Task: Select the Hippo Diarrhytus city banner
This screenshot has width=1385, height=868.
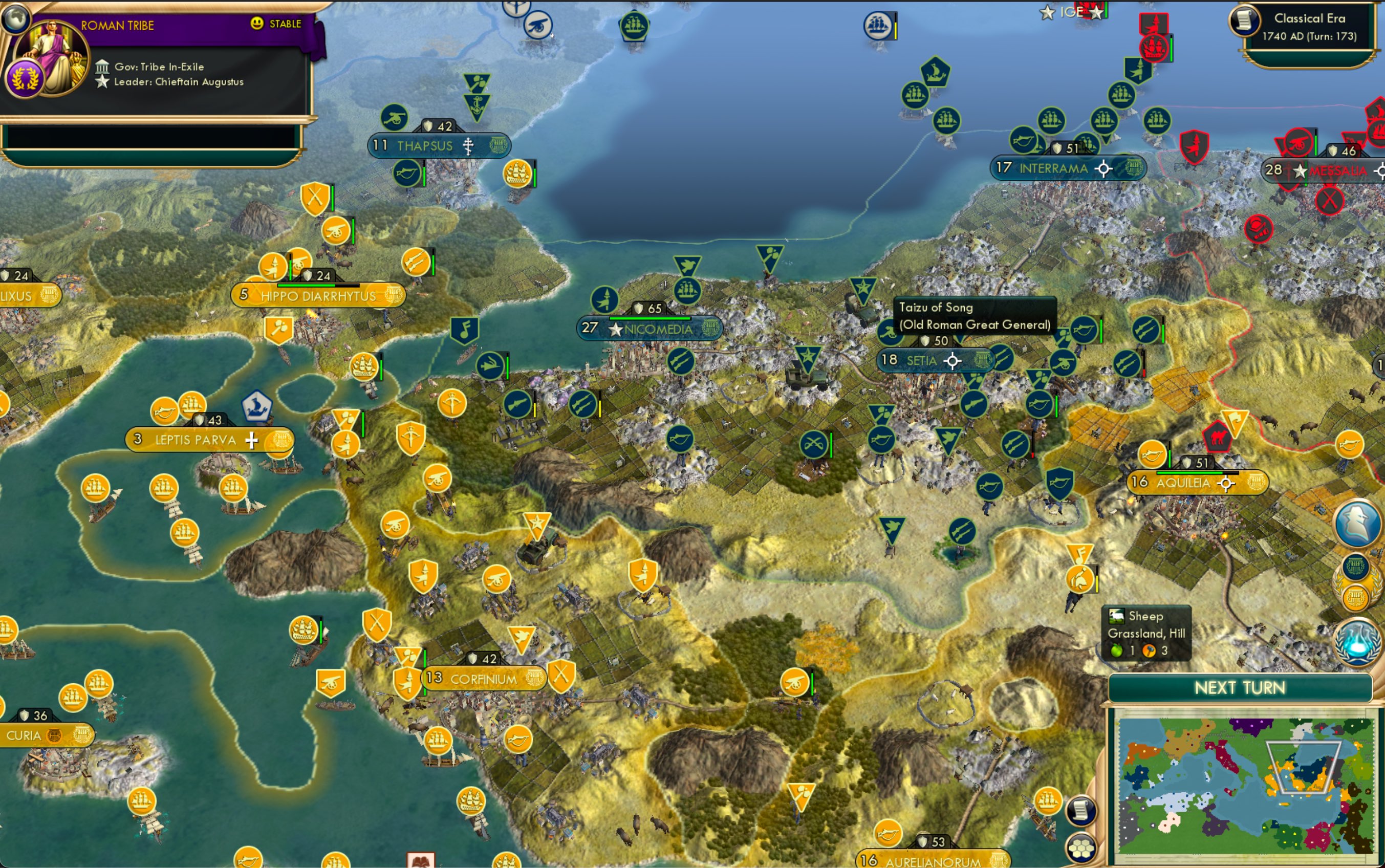Action: pyautogui.click(x=318, y=296)
